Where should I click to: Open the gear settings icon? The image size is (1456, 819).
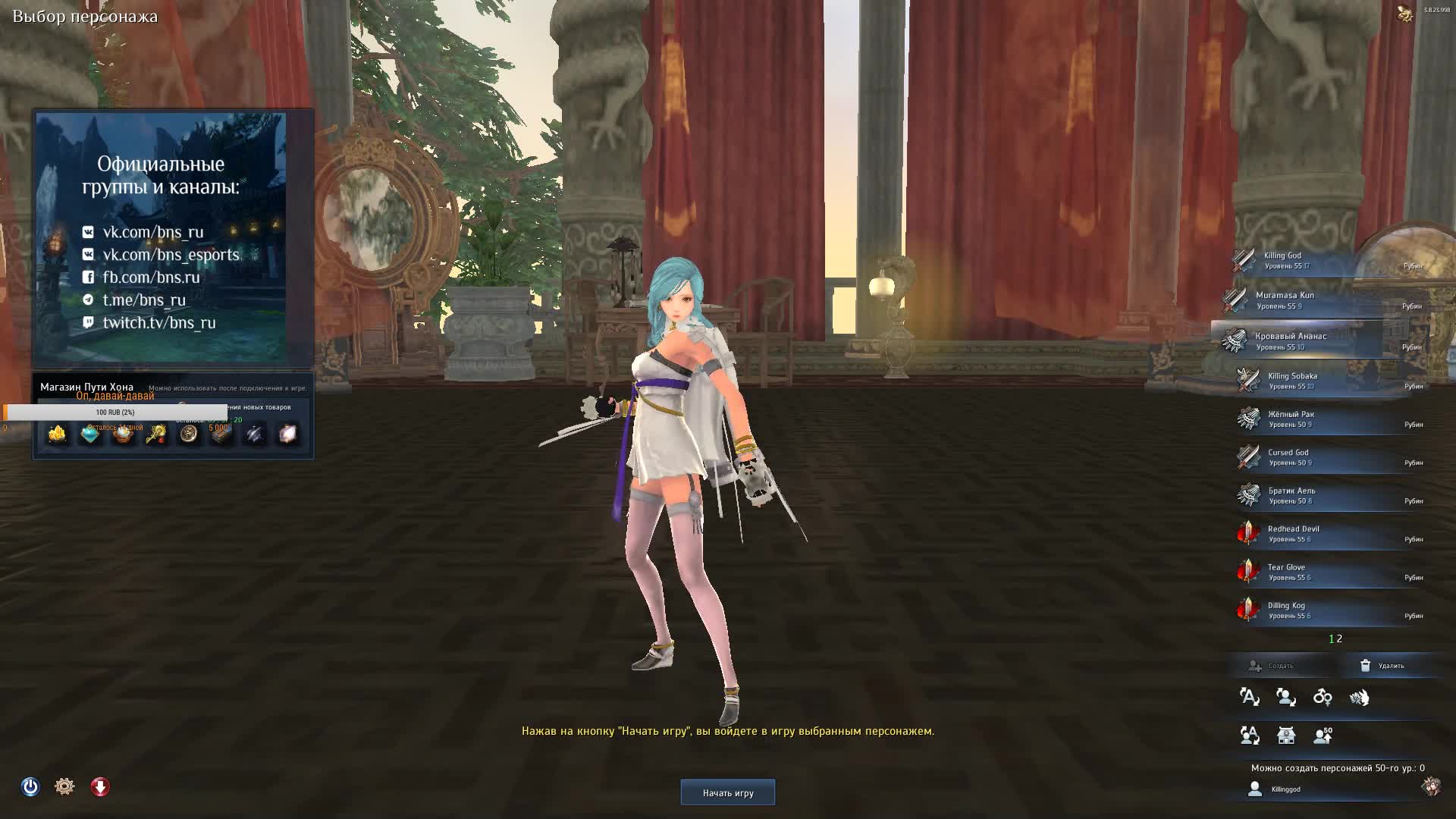(x=64, y=786)
